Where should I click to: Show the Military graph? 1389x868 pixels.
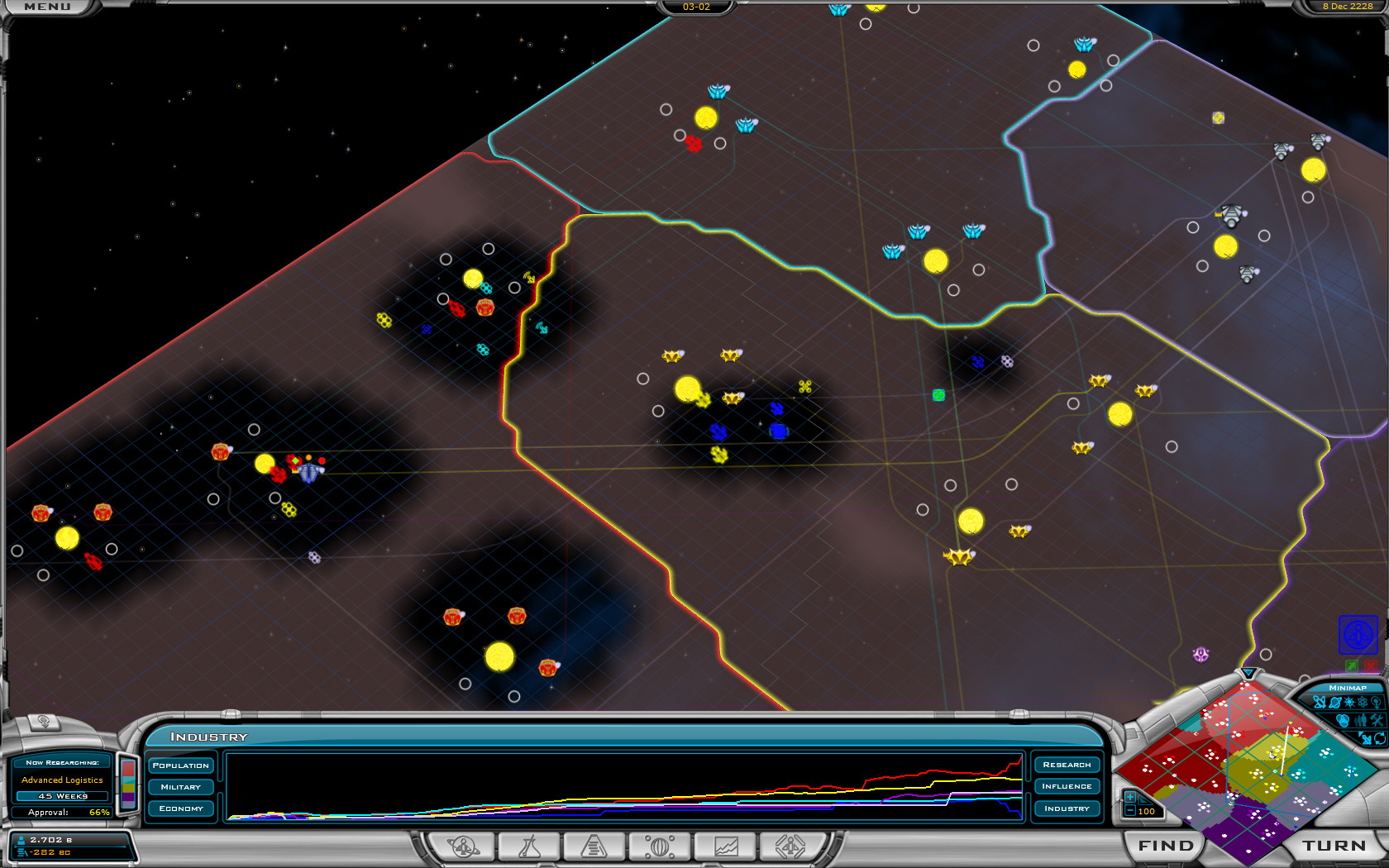[x=181, y=787]
